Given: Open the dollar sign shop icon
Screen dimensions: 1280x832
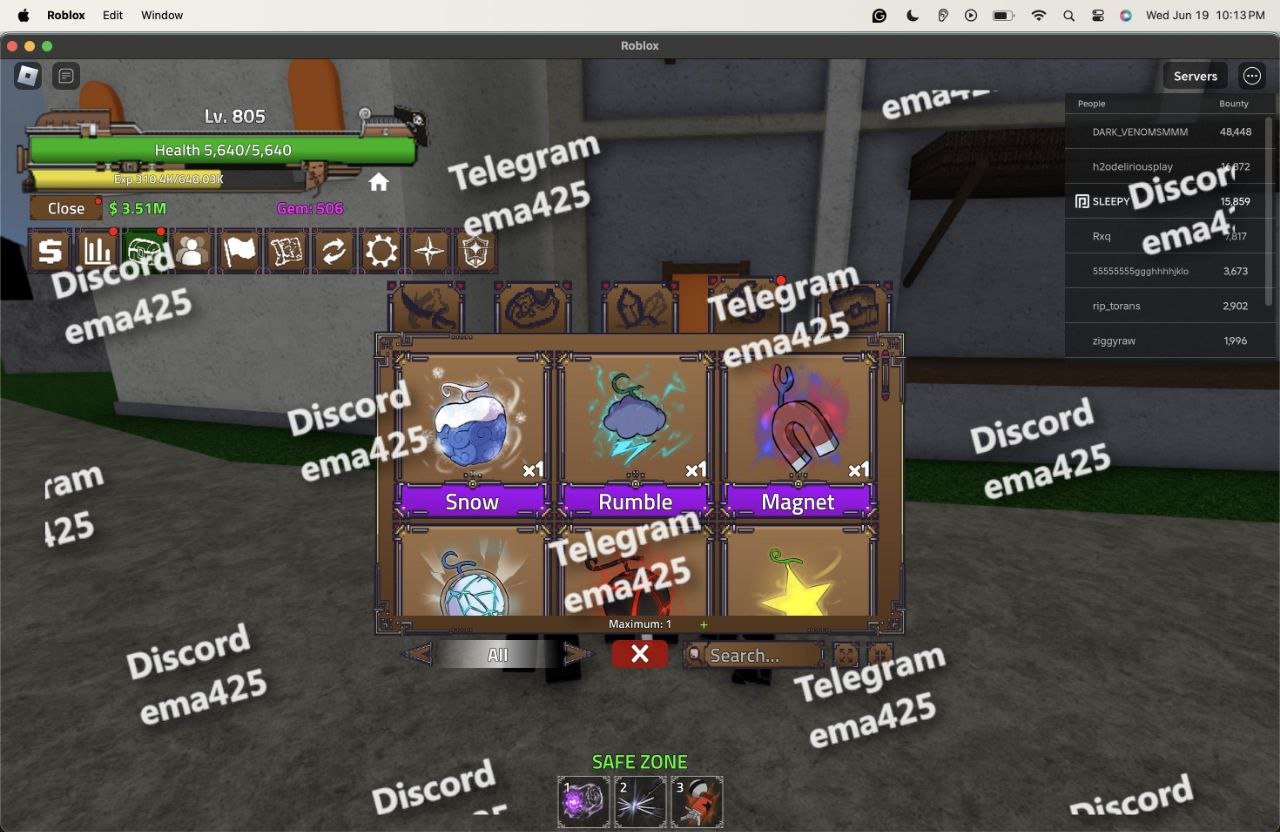Looking at the screenshot, I should coord(50,251).
